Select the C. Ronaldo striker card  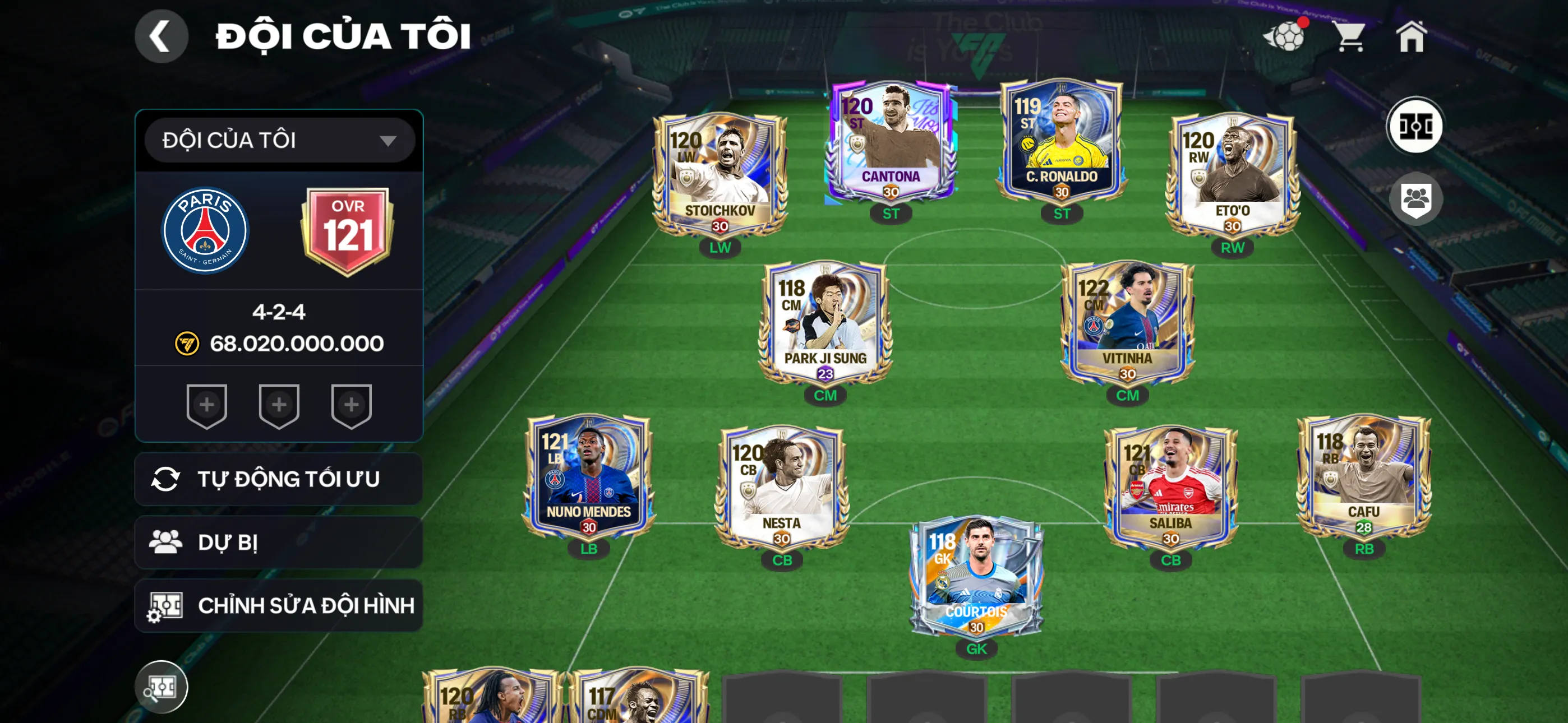1061,143
